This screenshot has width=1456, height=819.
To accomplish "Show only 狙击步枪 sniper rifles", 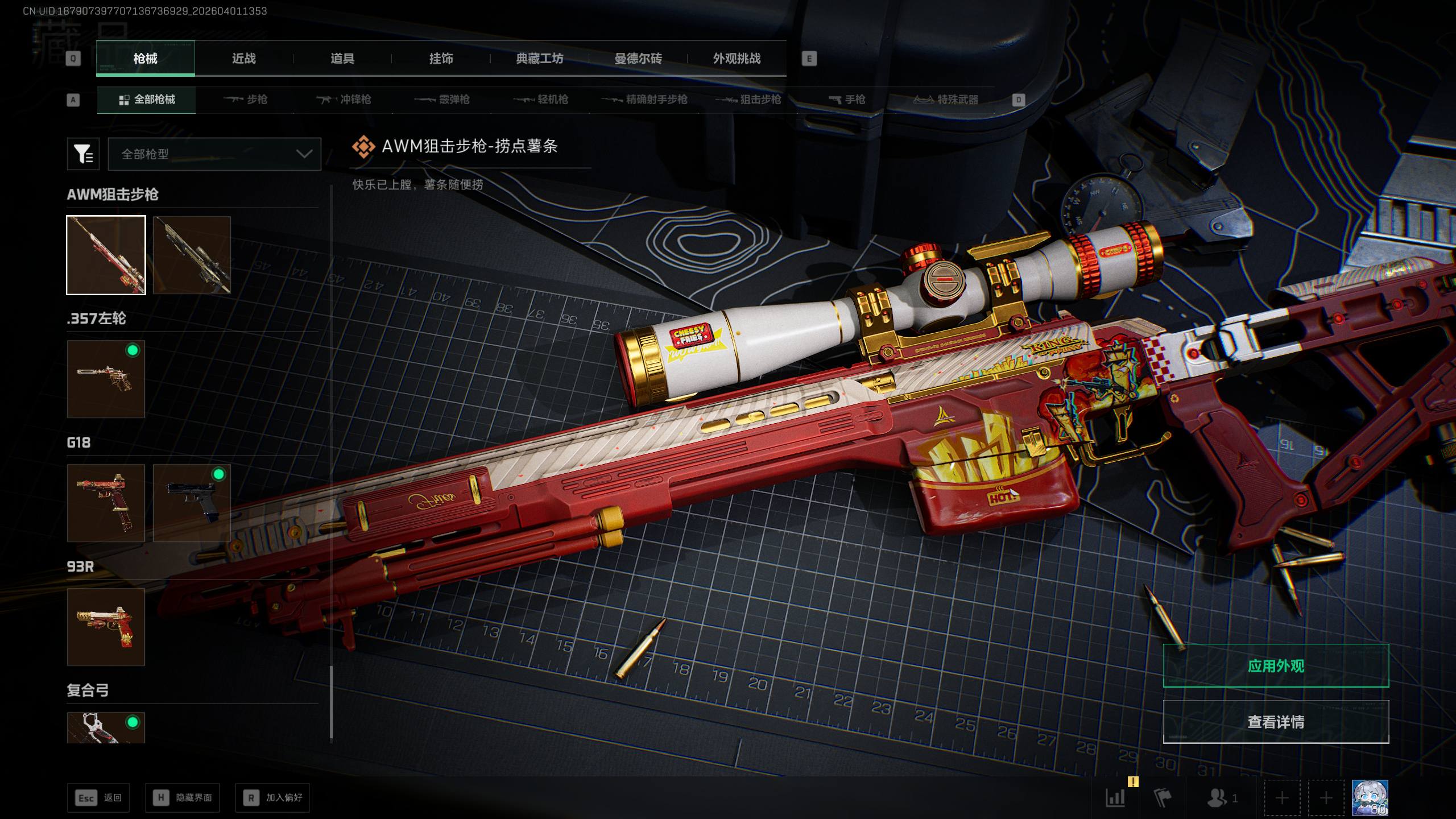I will [x=748, y=100].
